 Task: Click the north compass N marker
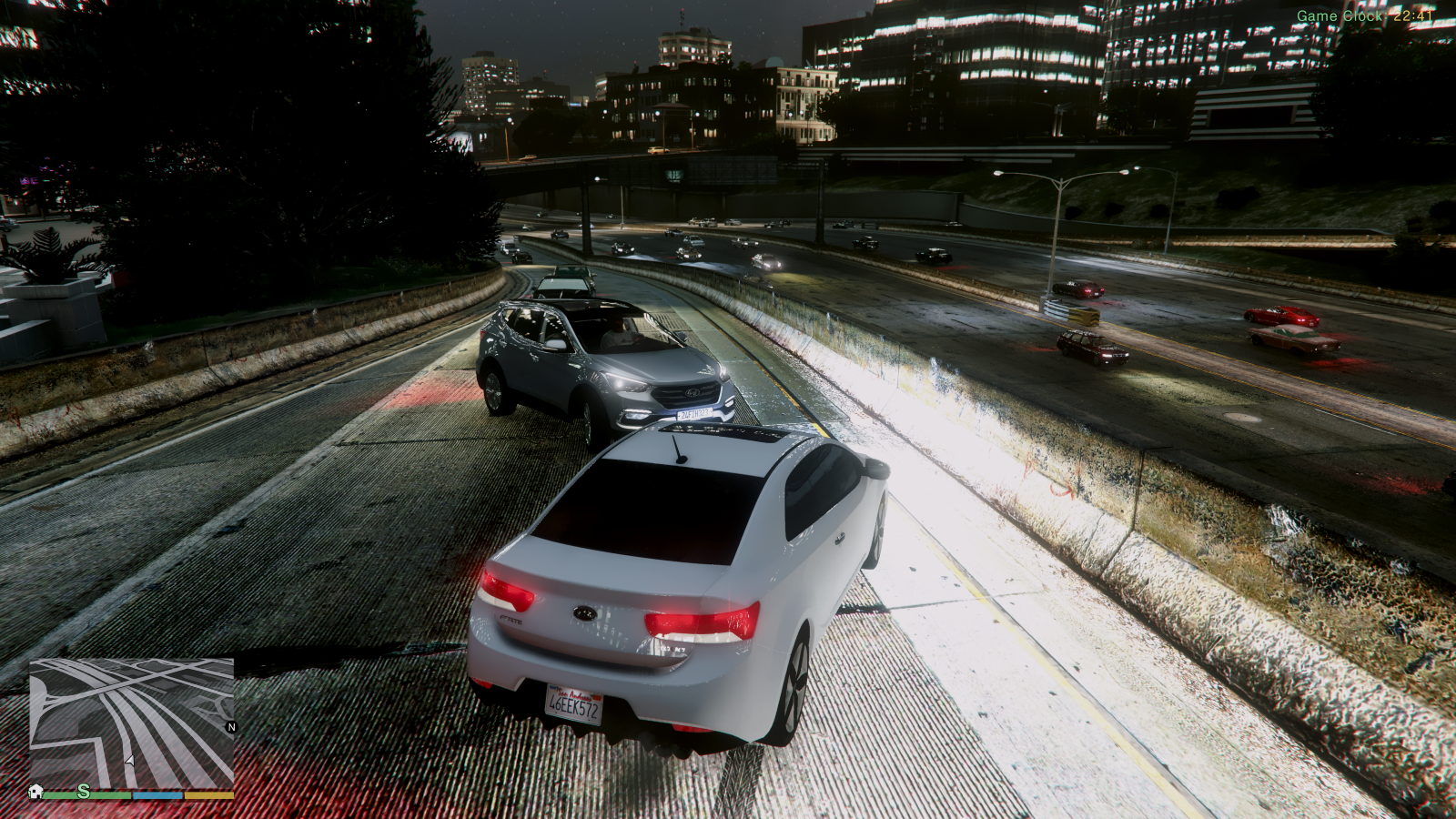(x=231, y=727)
